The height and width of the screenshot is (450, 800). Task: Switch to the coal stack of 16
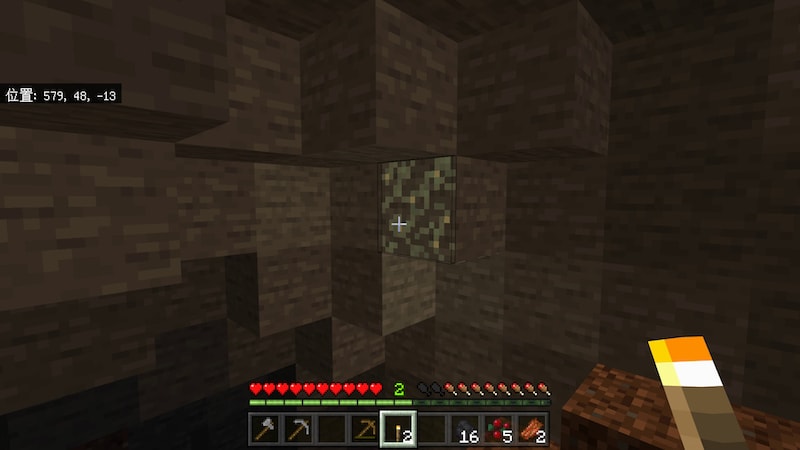[466, 430]
